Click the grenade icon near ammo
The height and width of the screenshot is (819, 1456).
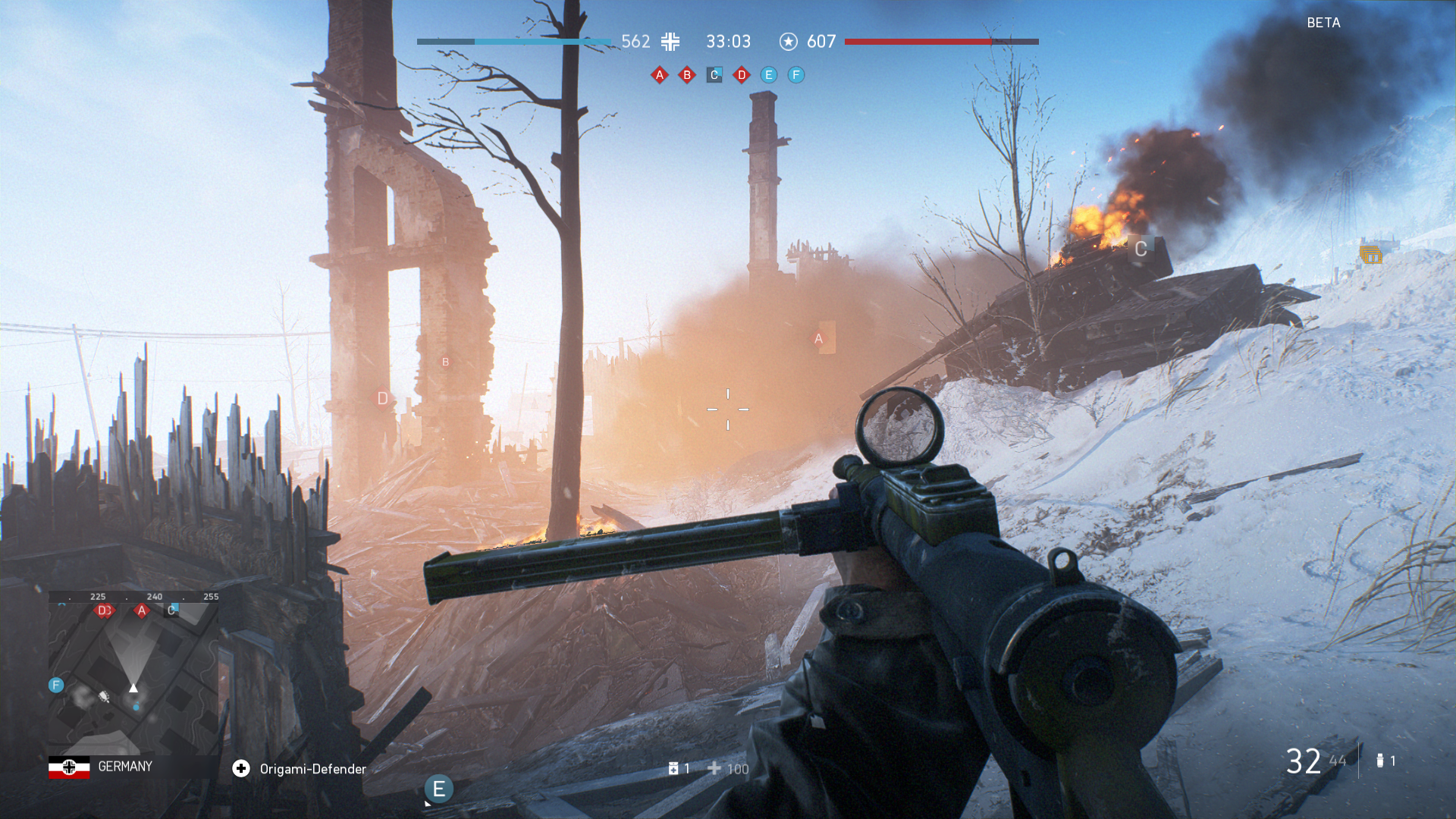tap(1380, 761)
